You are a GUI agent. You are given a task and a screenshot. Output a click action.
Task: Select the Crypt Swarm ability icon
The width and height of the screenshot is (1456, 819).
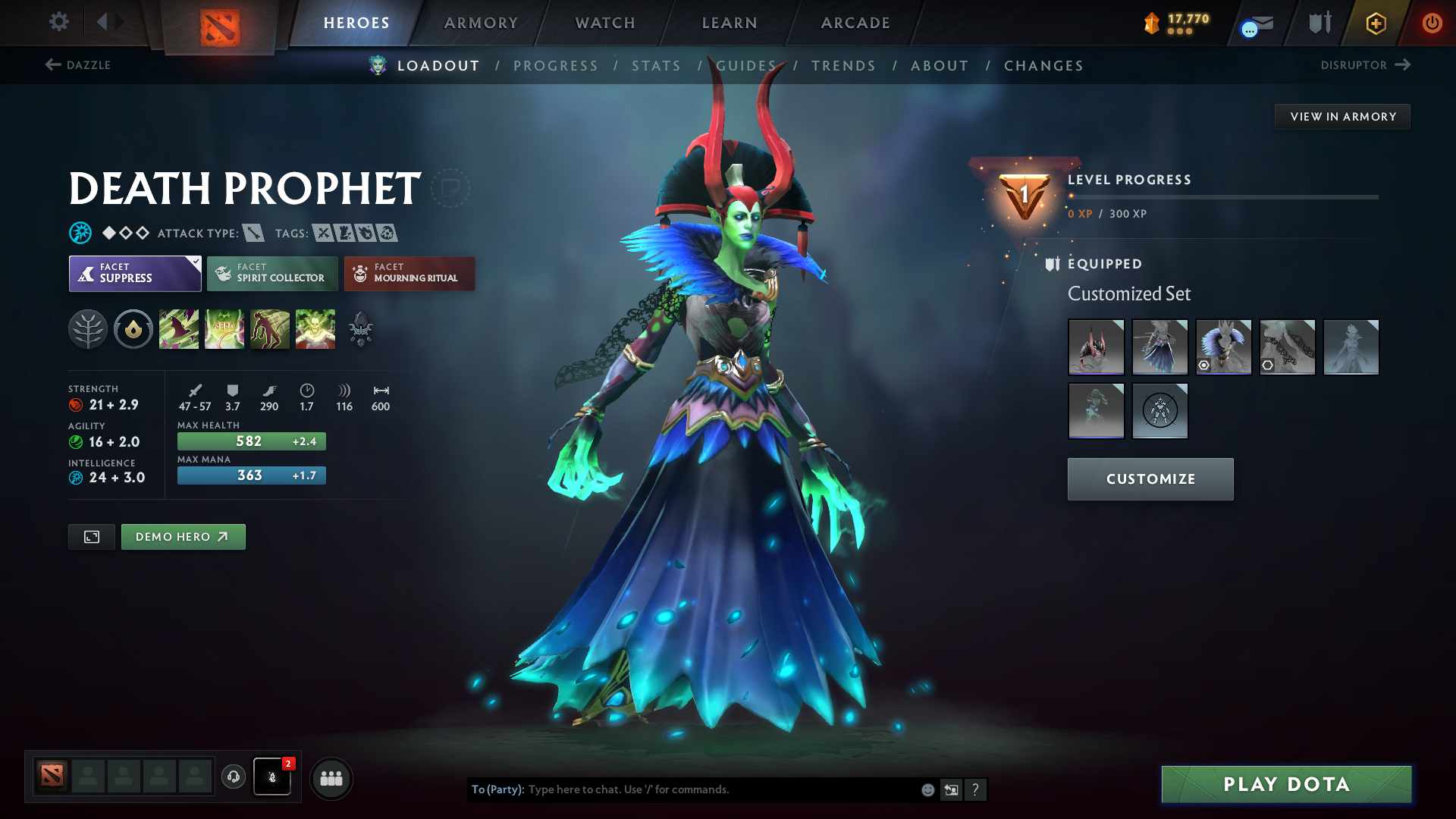click(179, 328)
